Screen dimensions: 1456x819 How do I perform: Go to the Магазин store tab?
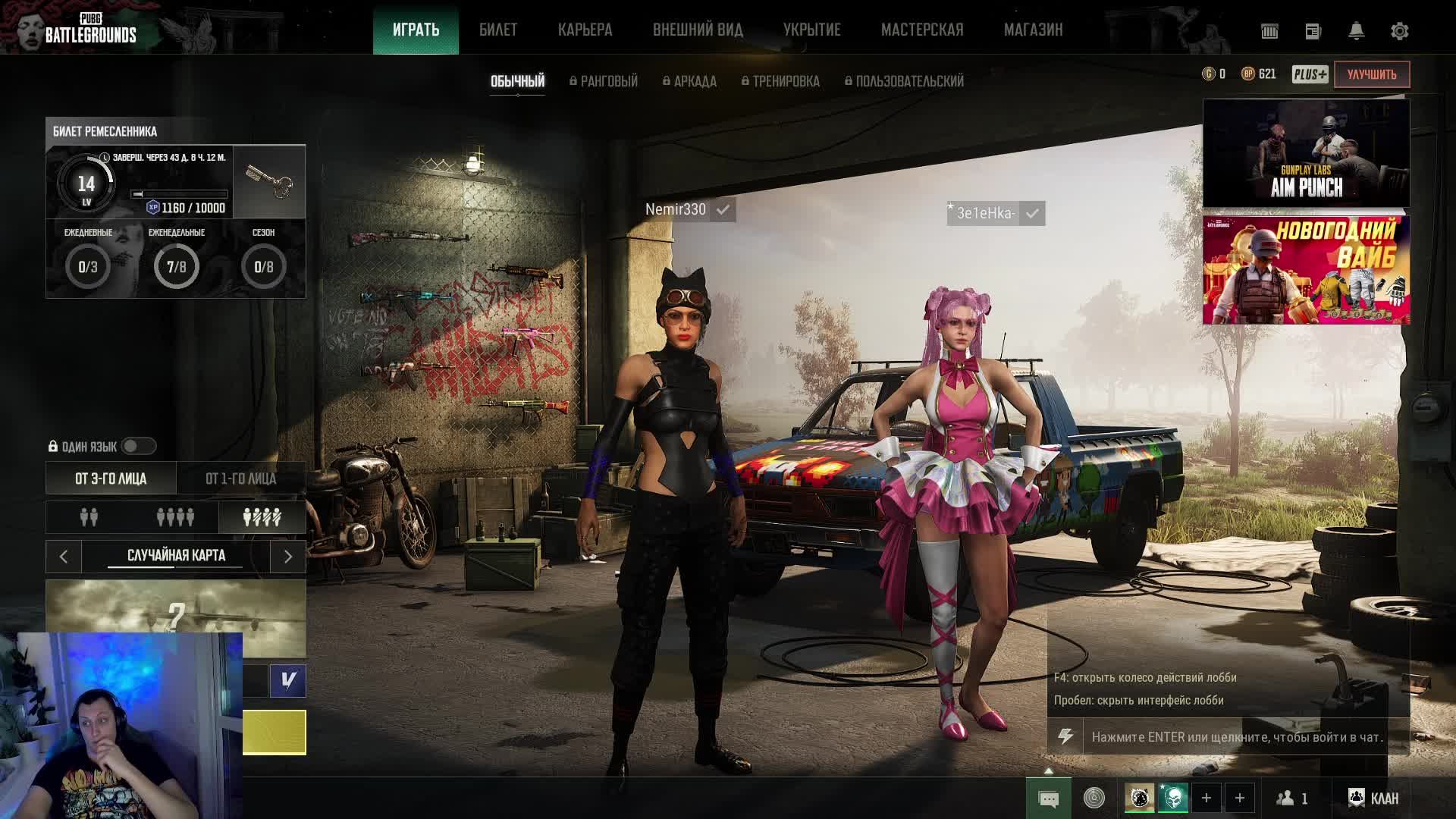coord(1033,30)
